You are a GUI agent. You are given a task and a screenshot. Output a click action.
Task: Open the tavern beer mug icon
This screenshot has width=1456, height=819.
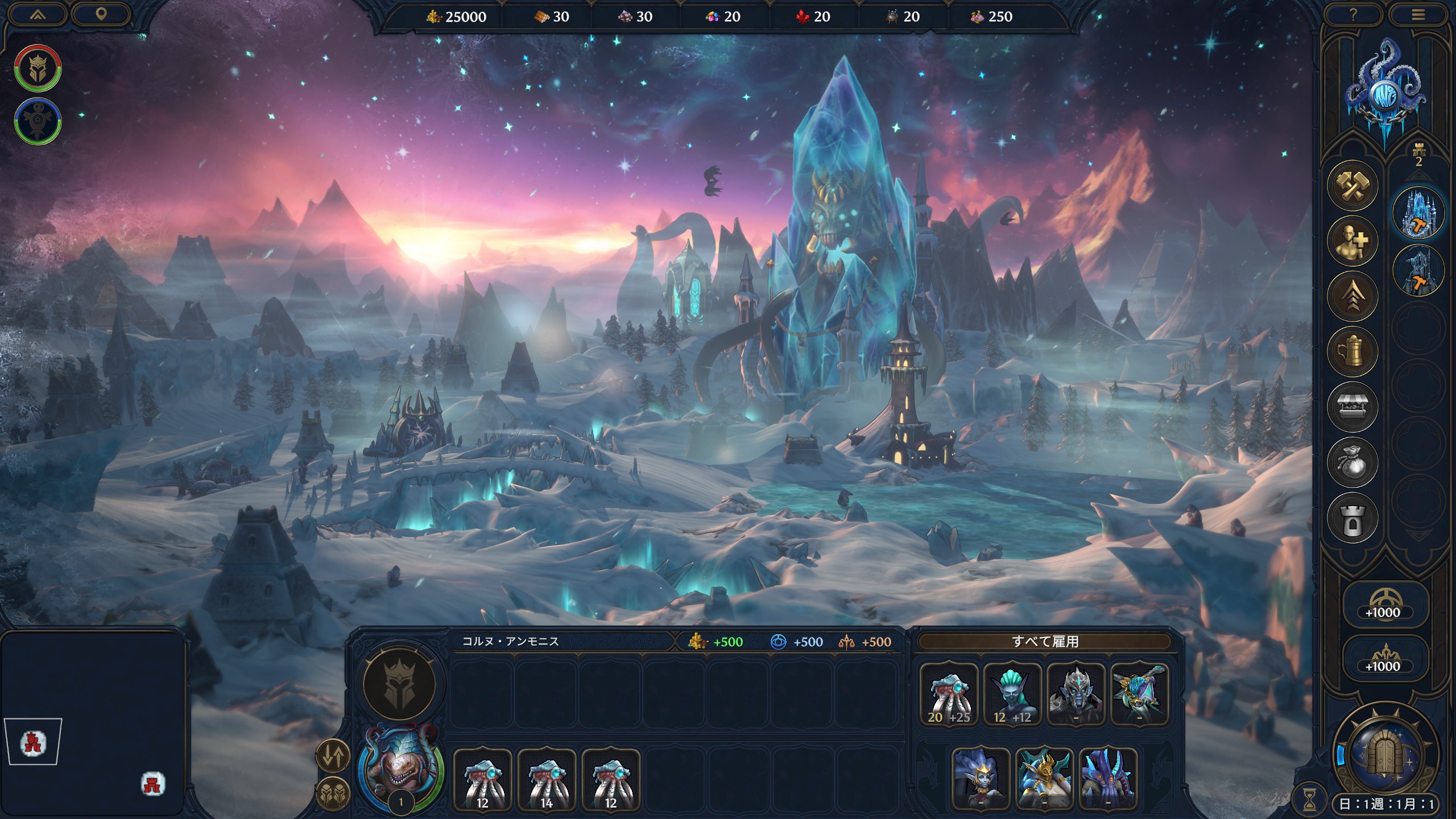pos(1352,351)
